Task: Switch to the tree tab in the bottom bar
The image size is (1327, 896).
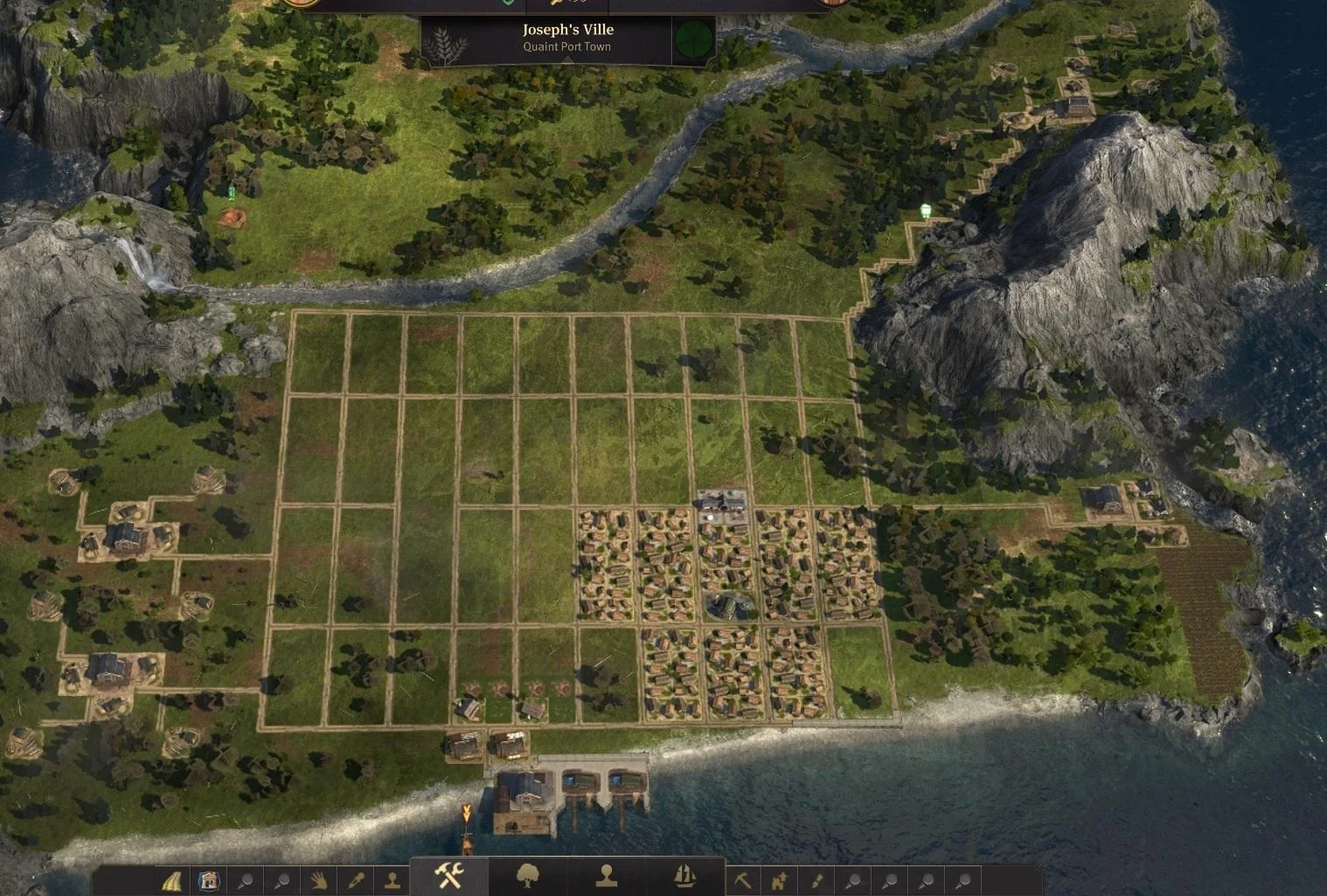Action: click(x=528, y=875)
